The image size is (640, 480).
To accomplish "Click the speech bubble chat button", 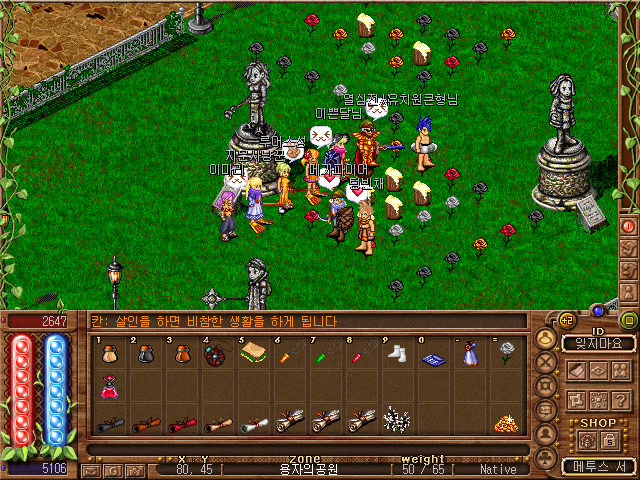I will [x=547, y=410].
